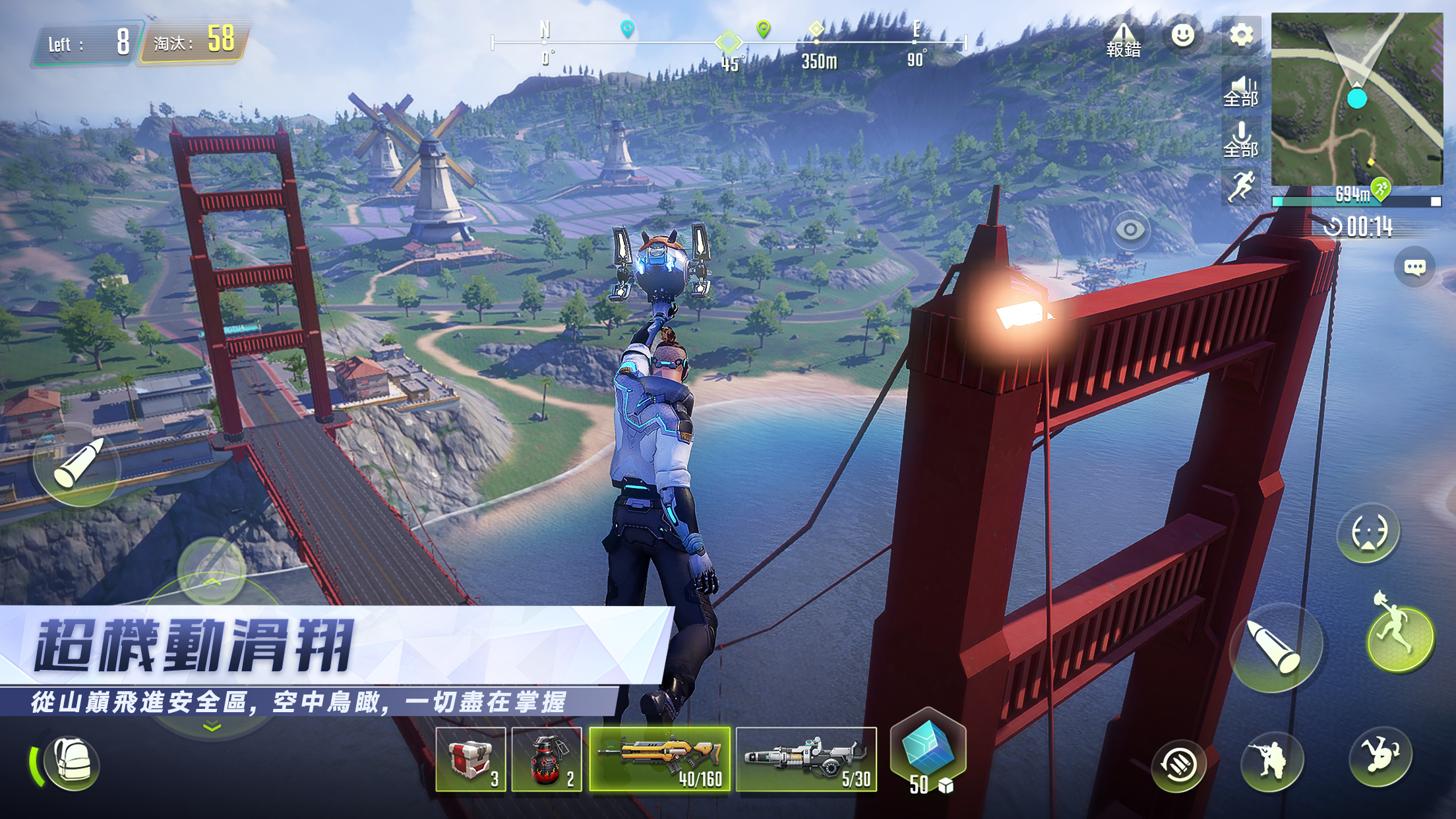Select the grenade slot
Screen dimensions: 1456x819
click(547, 760)
